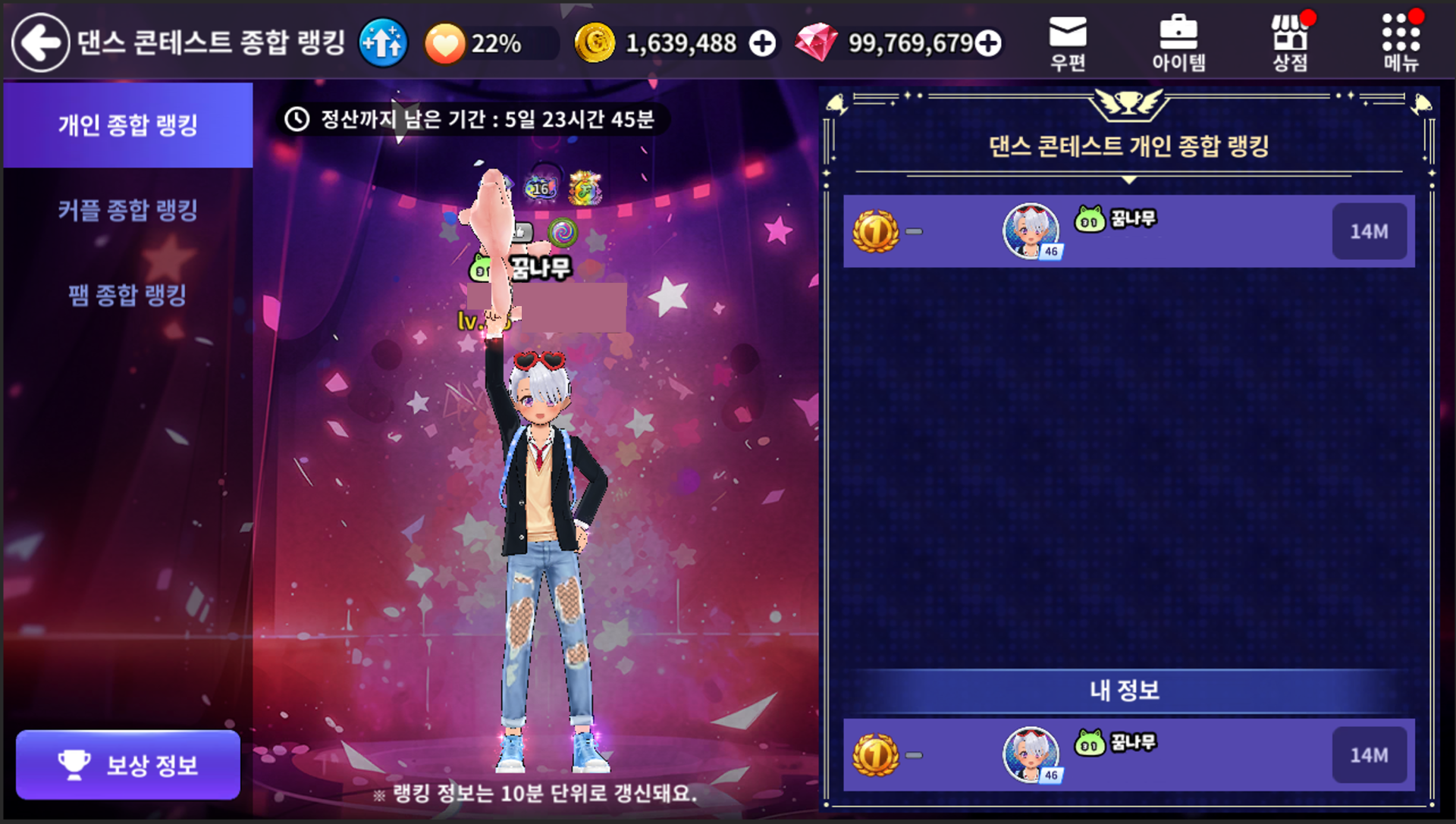This screenshot has width=1456, height=824.
Task: Open the 우편 mailbox
Action: [1068, 43]
